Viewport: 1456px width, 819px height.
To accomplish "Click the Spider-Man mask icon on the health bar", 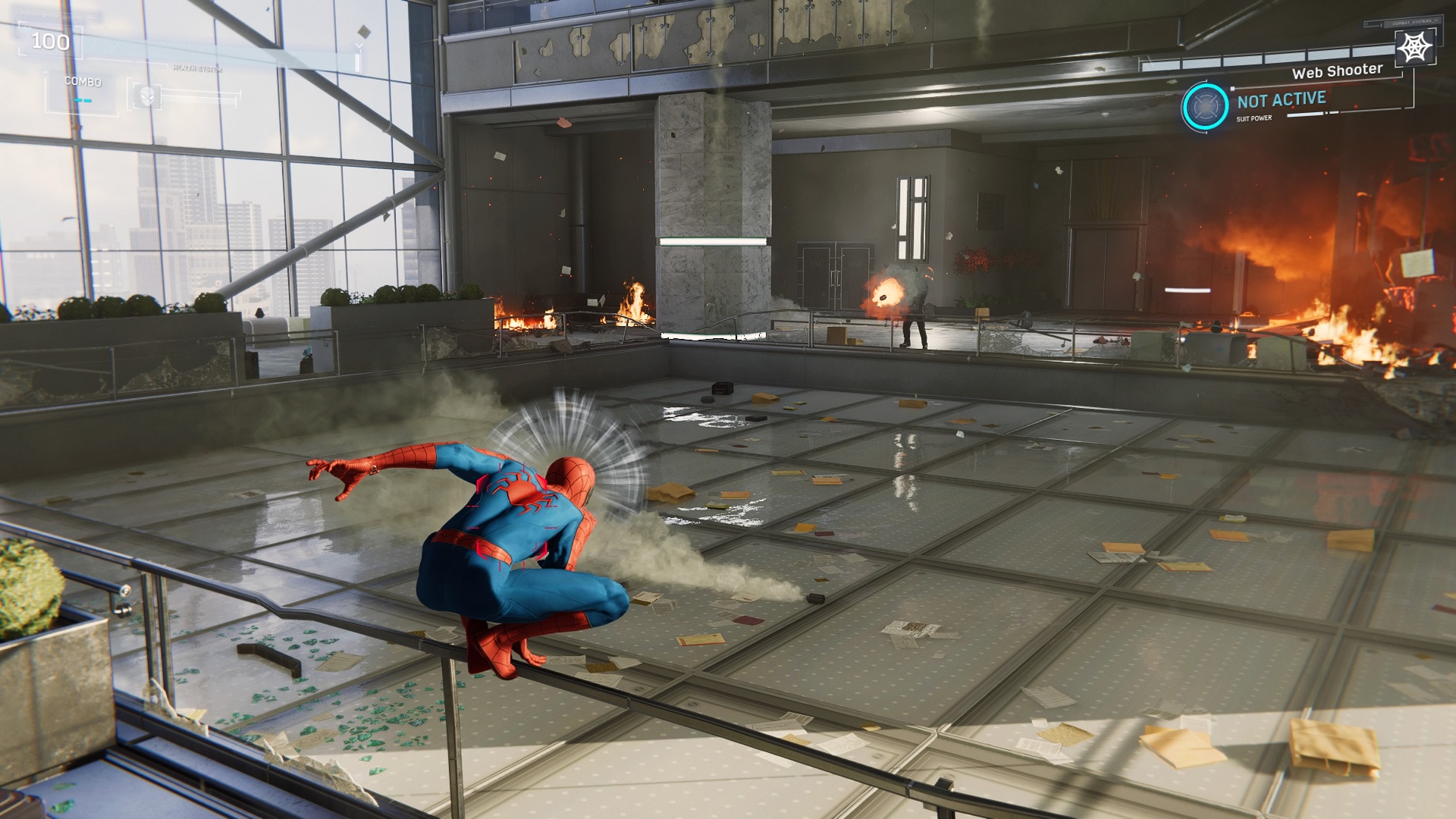I will 147,96.
